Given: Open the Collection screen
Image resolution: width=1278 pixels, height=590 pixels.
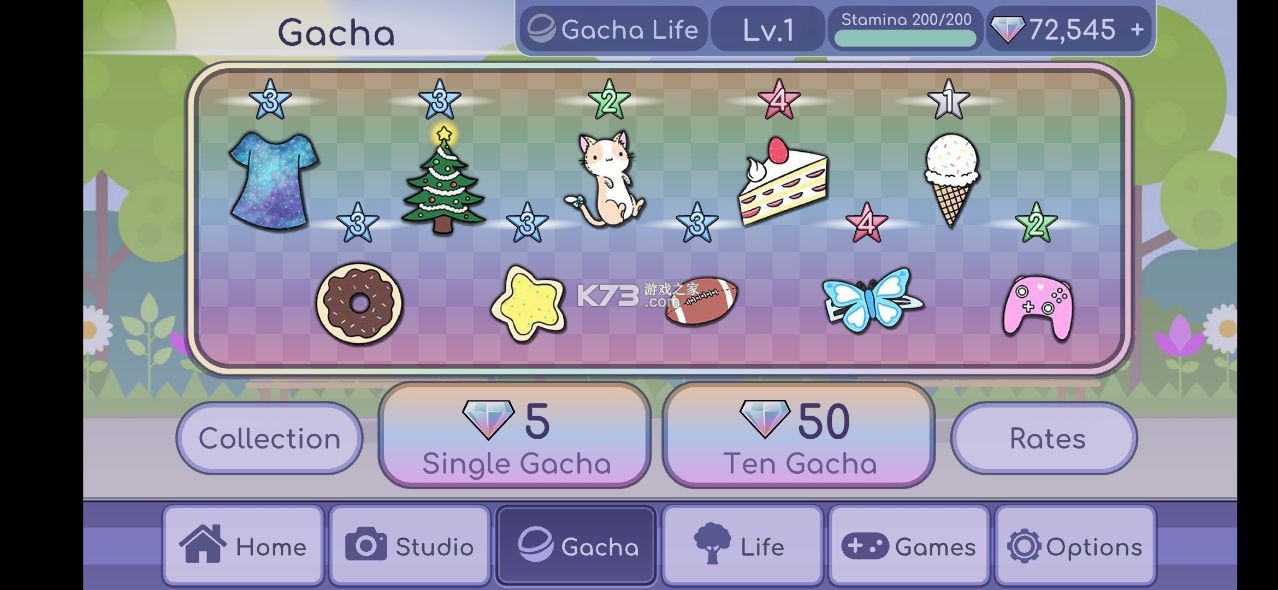Looking at the screenshot, I should [269, 438].
